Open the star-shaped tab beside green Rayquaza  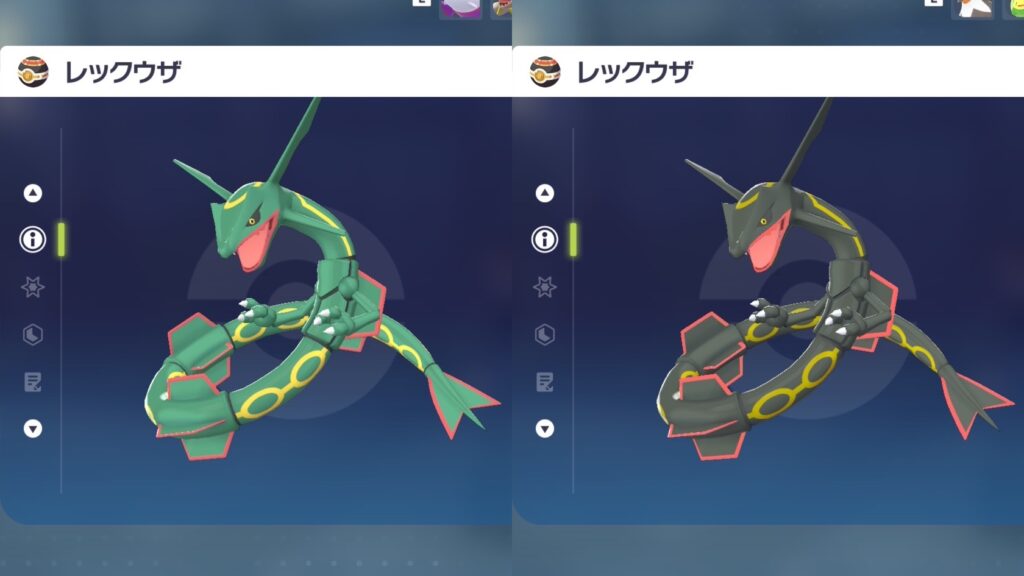[33, 287]
